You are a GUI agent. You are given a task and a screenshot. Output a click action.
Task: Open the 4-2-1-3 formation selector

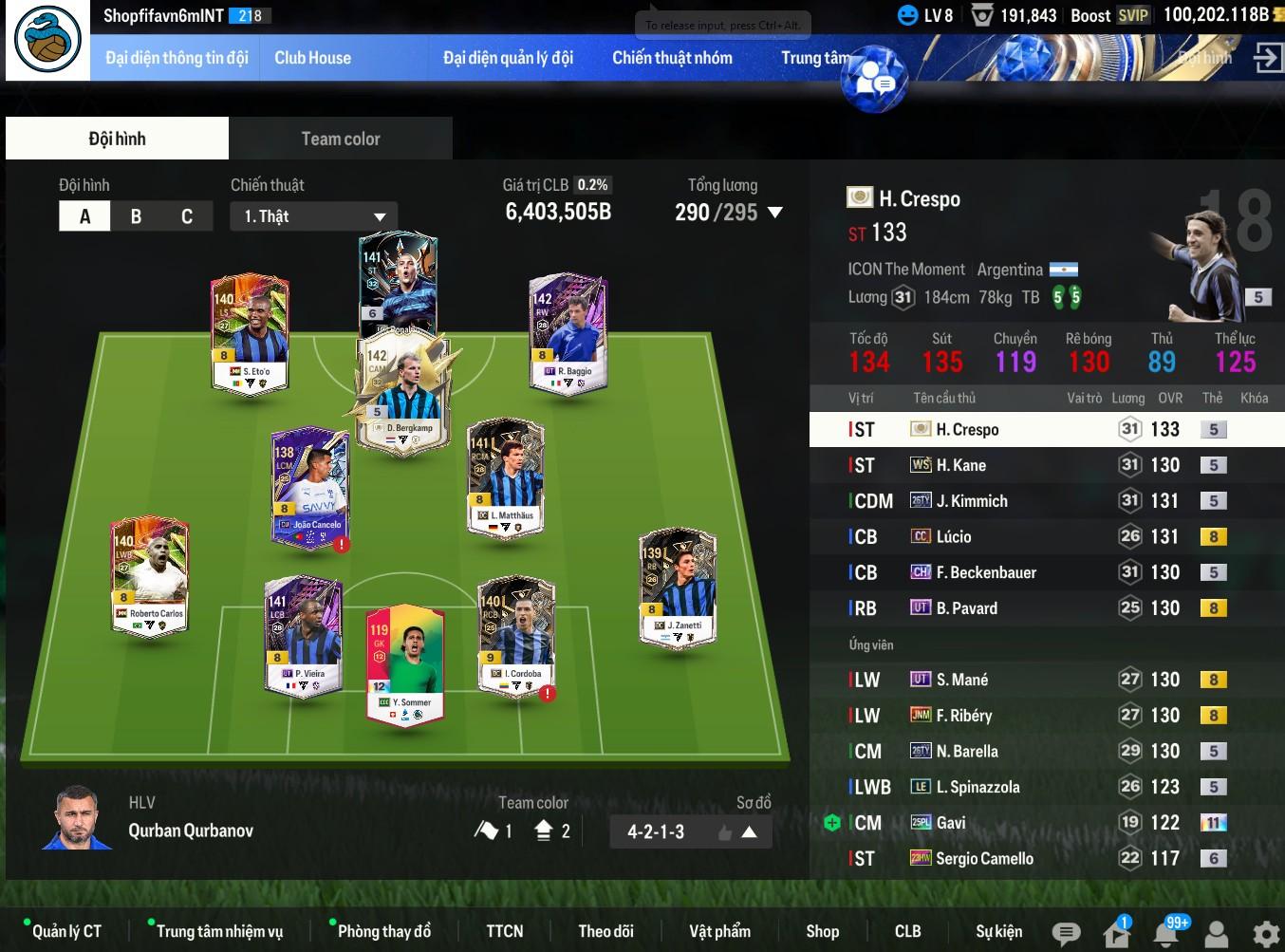[690, 831]
